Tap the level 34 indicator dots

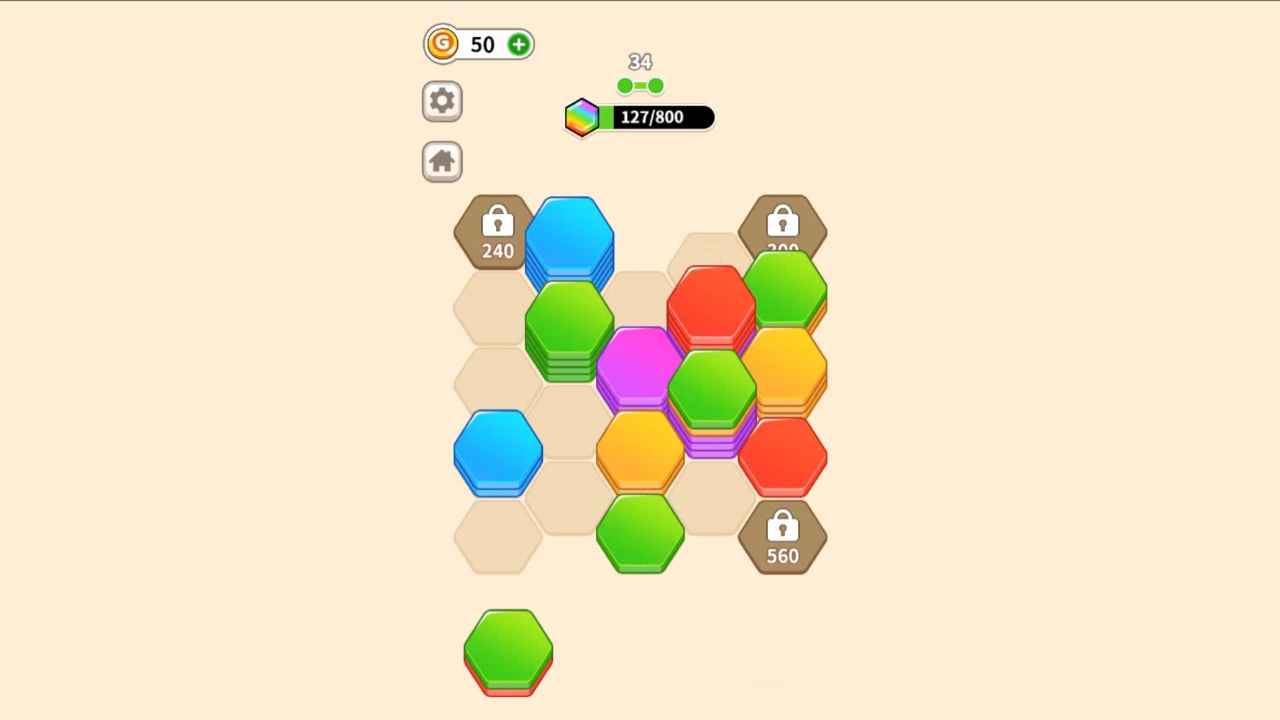[640, 86]
